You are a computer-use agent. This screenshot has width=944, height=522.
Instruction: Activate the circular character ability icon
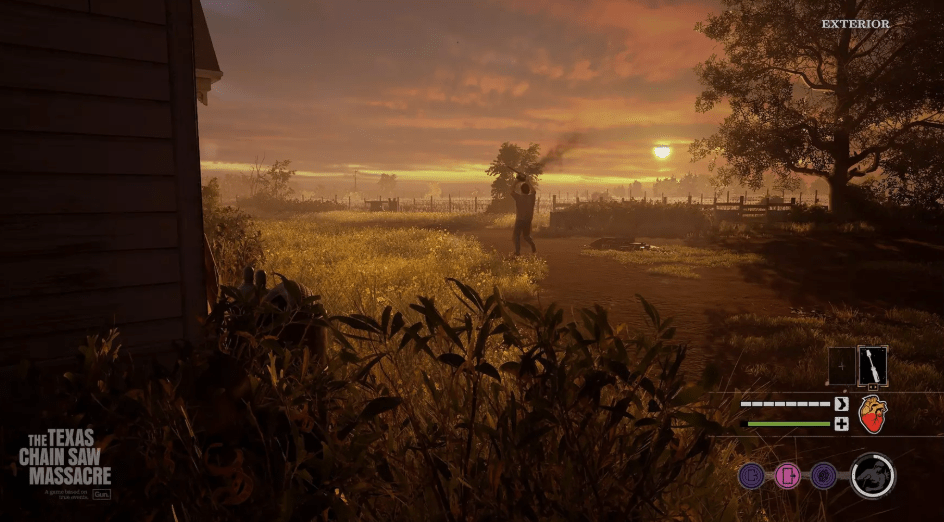click(872, 475)
